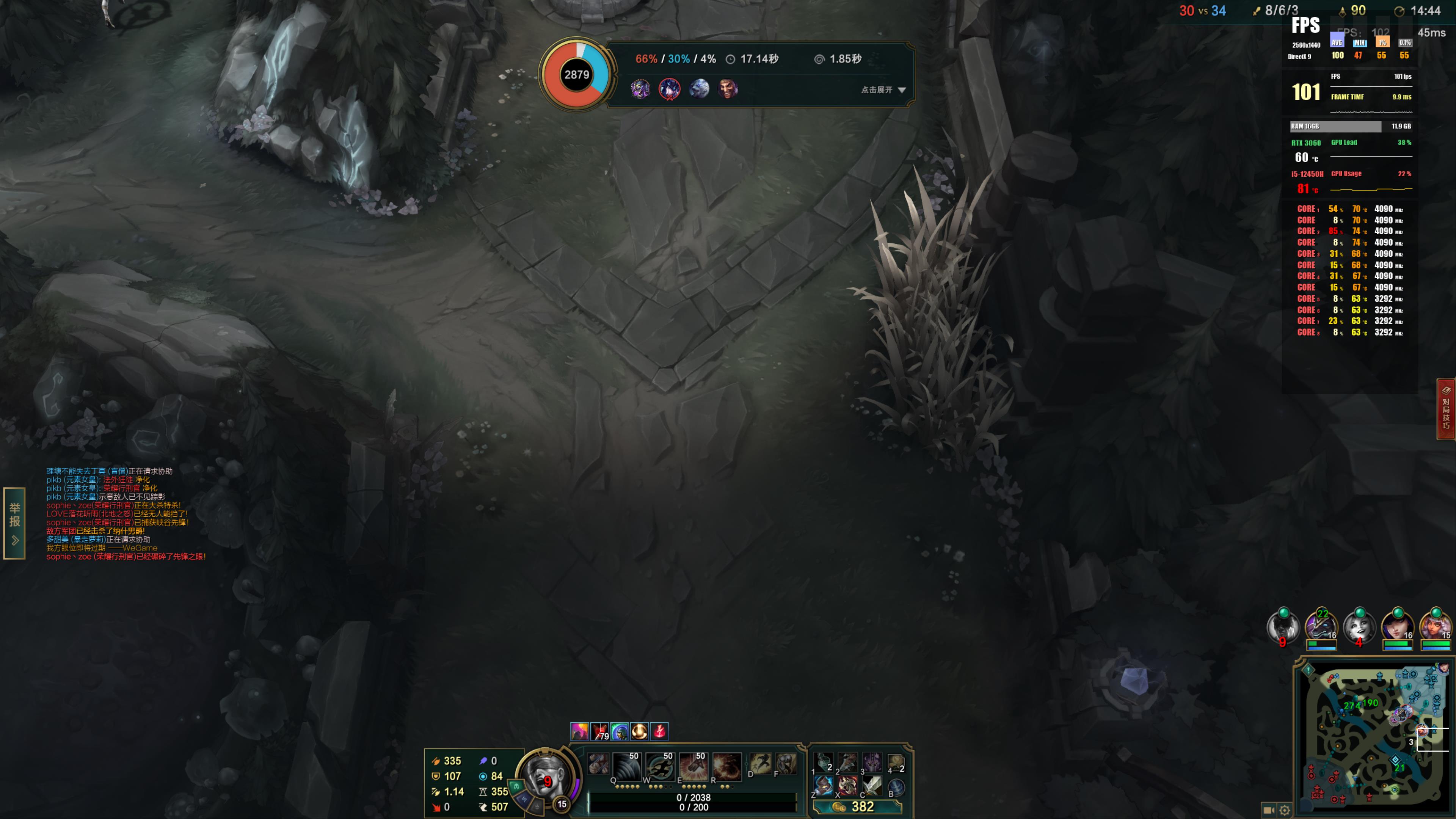Click the white wolf portrait in the death recap
Image resolution: width=1456 pixels, height=819 pixels.
(698, 89)
